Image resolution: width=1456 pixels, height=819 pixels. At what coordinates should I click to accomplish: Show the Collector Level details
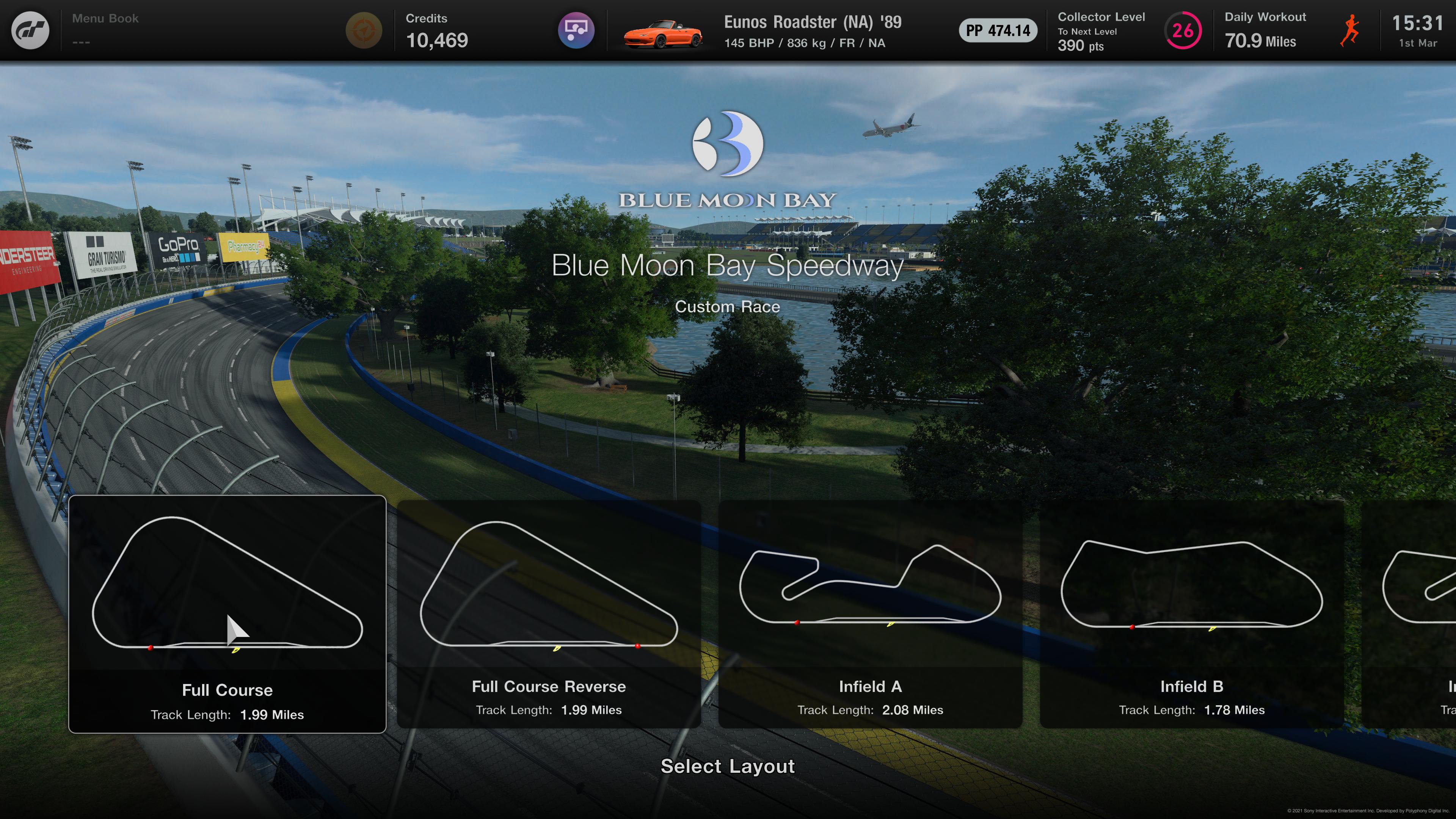coord(1128,31)
